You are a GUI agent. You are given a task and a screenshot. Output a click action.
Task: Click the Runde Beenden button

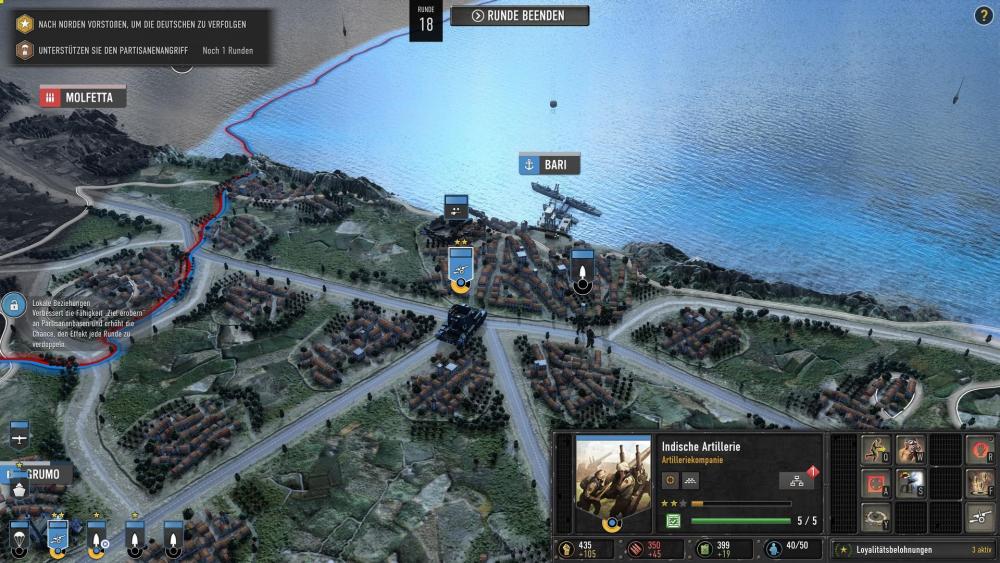519,16
